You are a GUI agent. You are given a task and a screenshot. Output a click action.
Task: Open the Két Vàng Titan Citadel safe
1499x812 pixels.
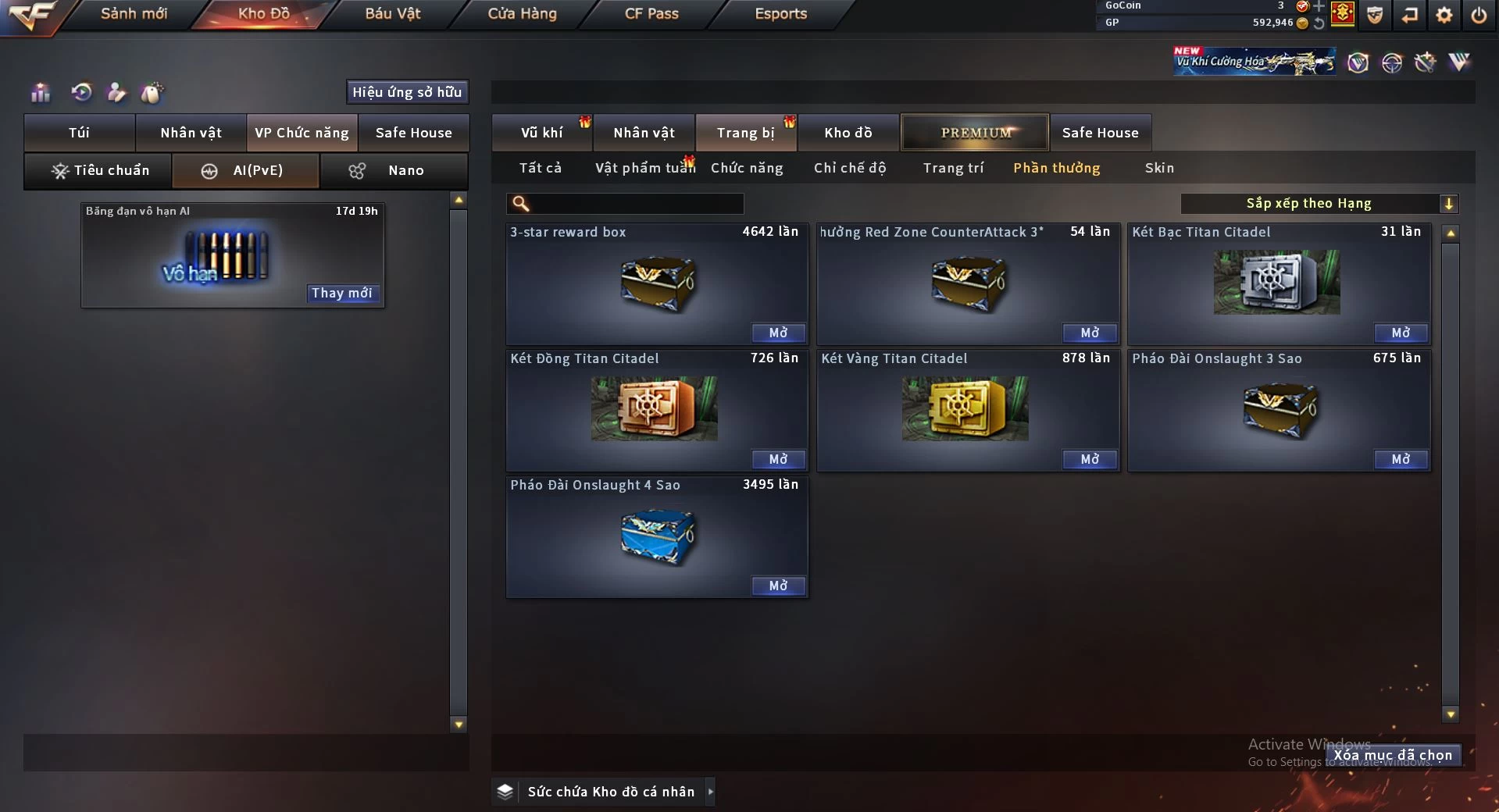click(x=1089, y=460)
